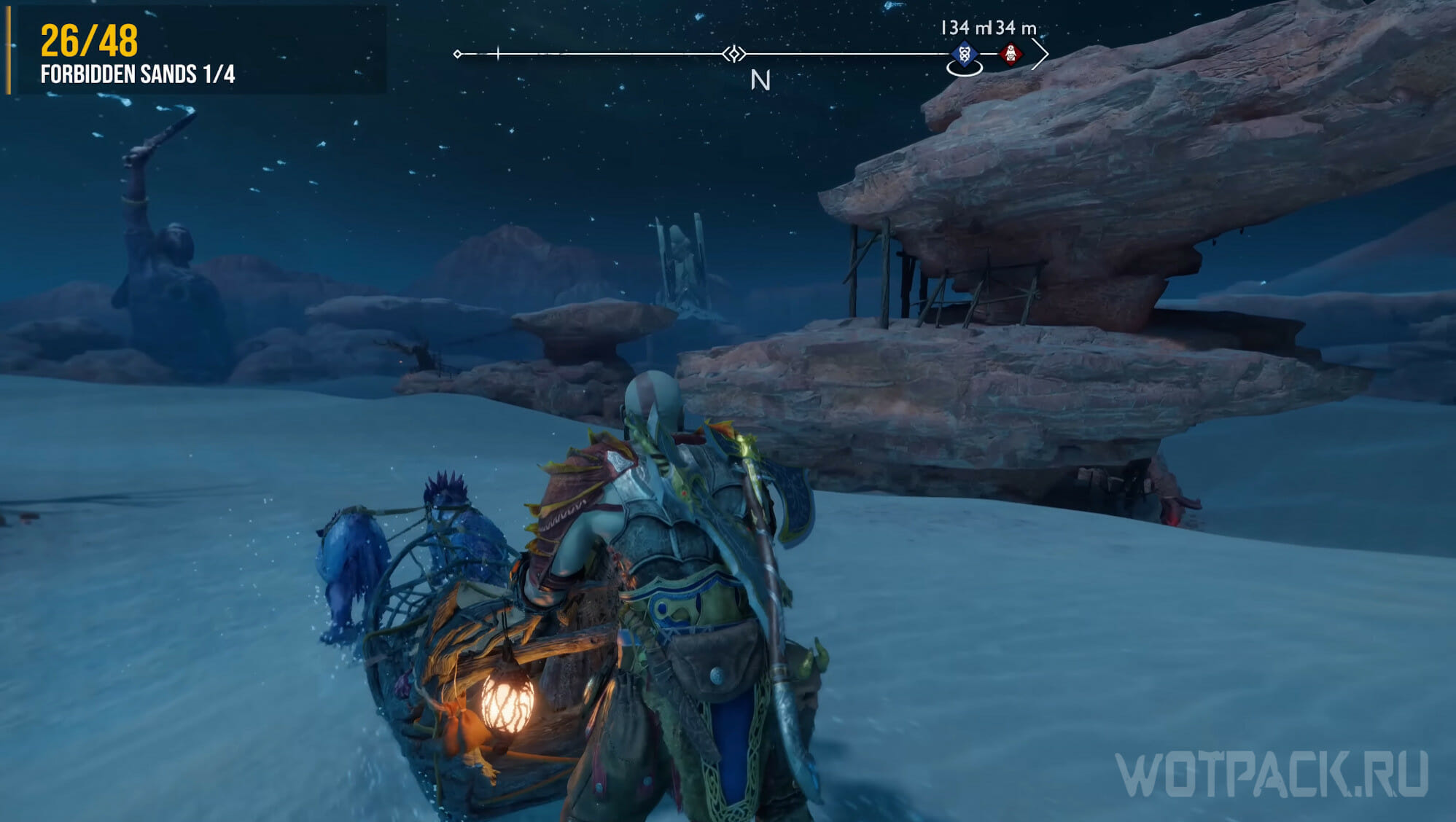1456x822 pixels.
Task: Click the small diamond at compass's left end
Action: tap(457, 54)
